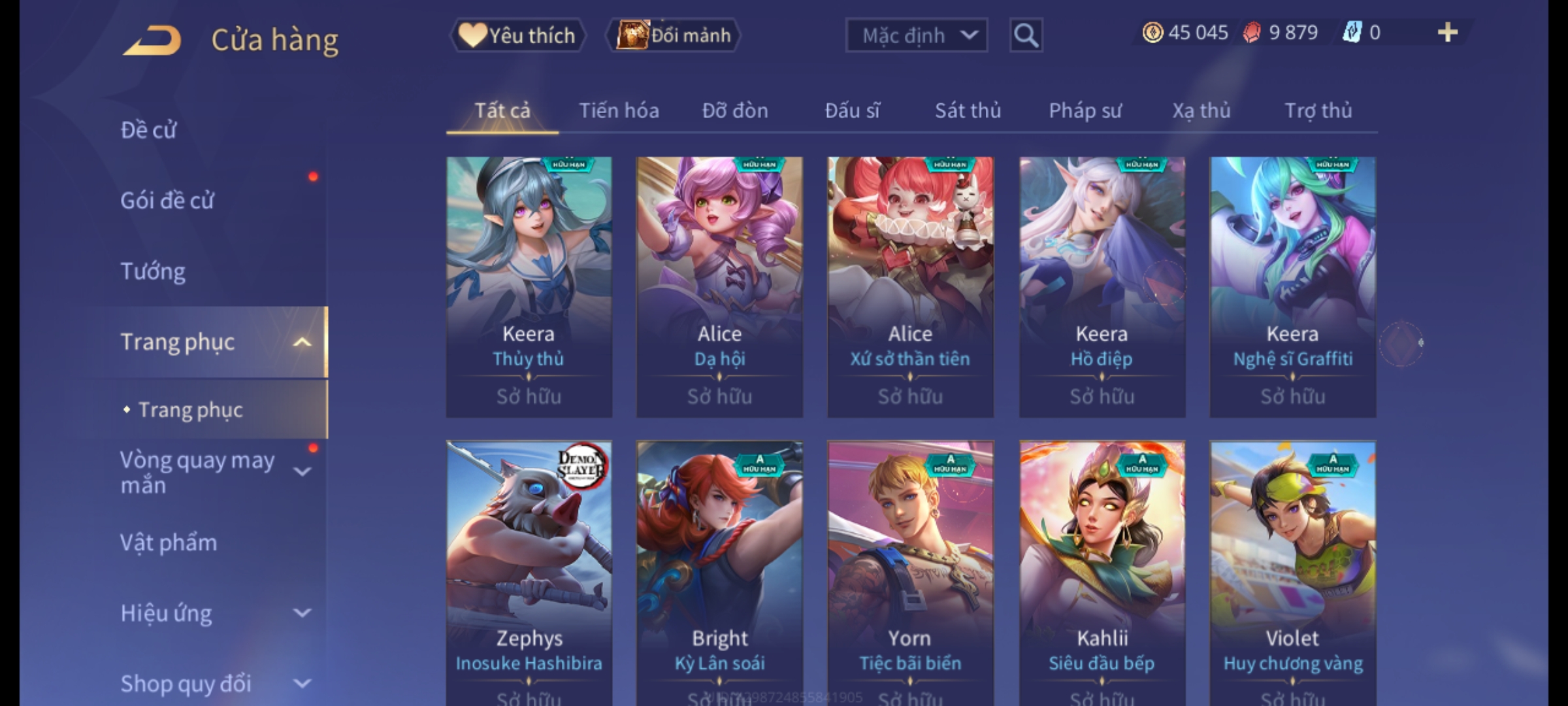
Task: Switch to the Tiến hóa tab
Action: (x=619, y=110)
